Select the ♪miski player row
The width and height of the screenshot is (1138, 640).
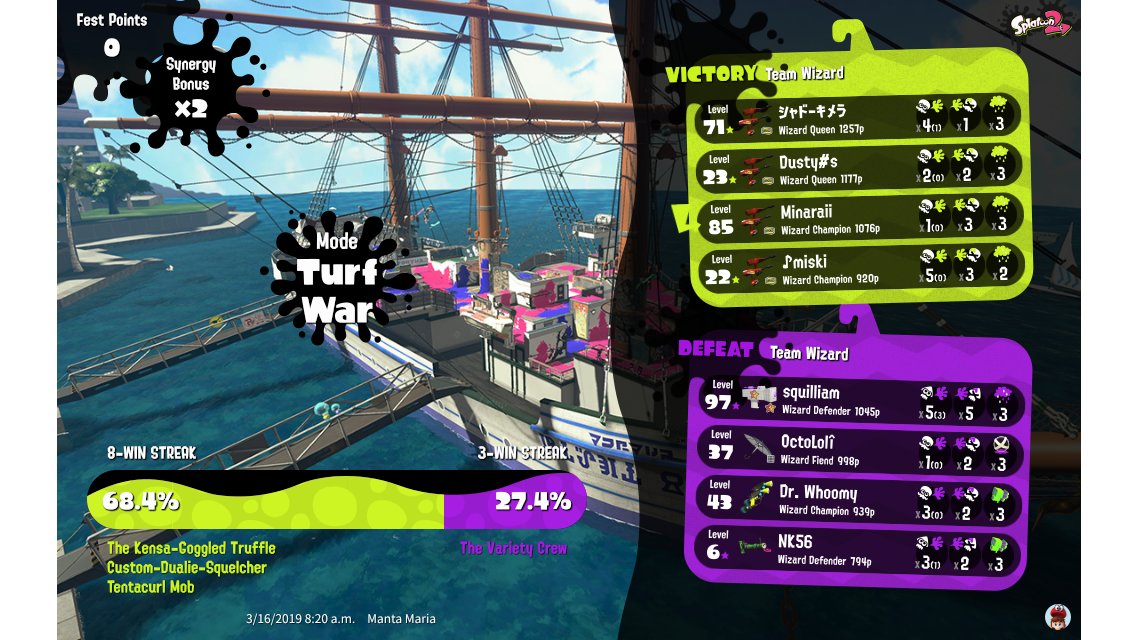point(860,268)
